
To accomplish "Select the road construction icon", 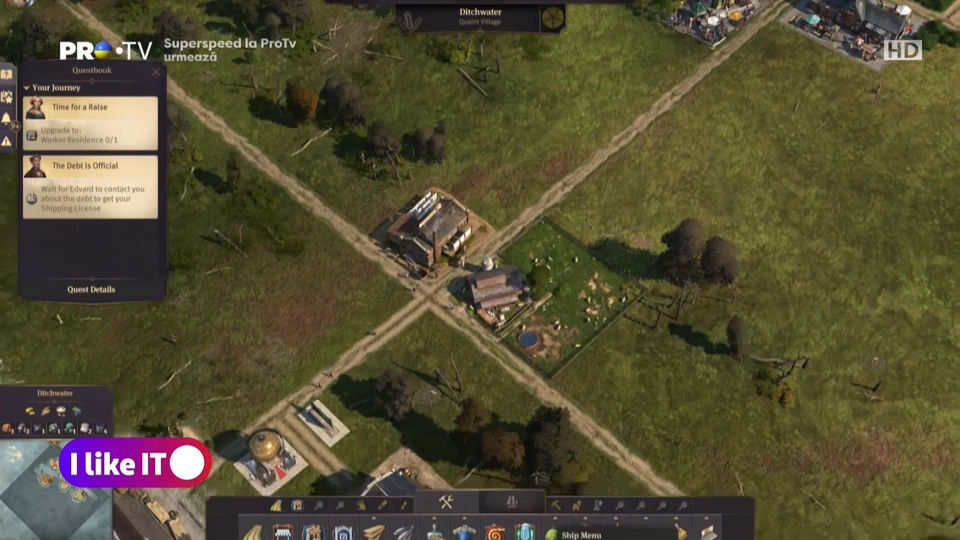I will tap(252, 532).
